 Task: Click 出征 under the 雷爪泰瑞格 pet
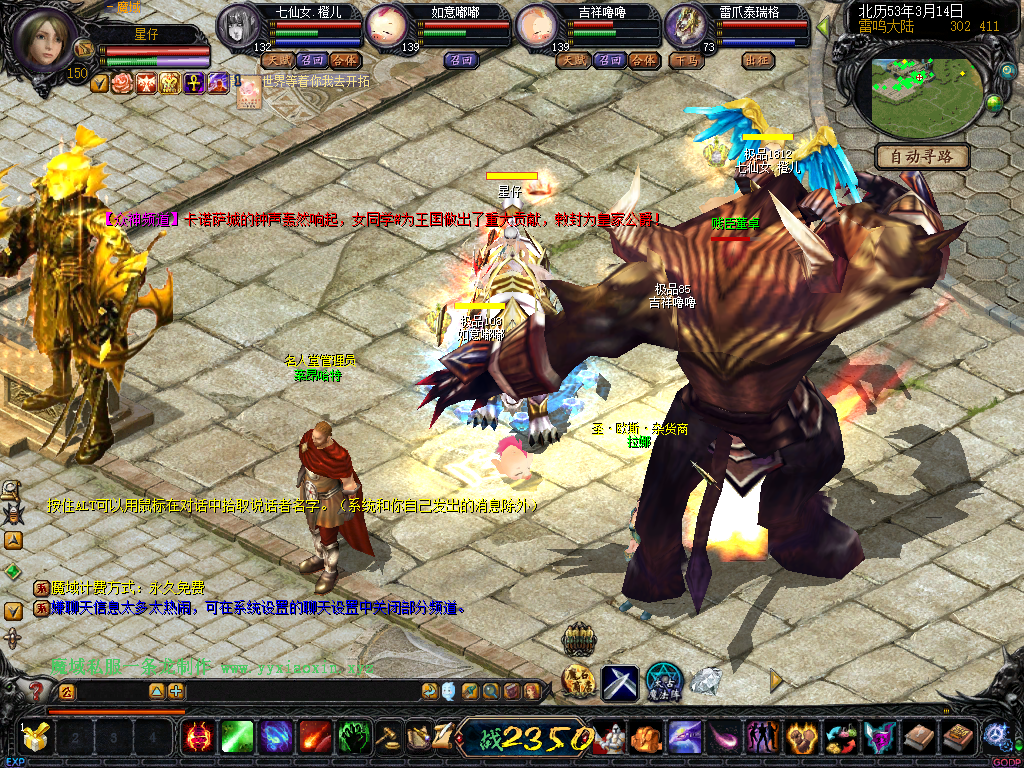[759, 60]
